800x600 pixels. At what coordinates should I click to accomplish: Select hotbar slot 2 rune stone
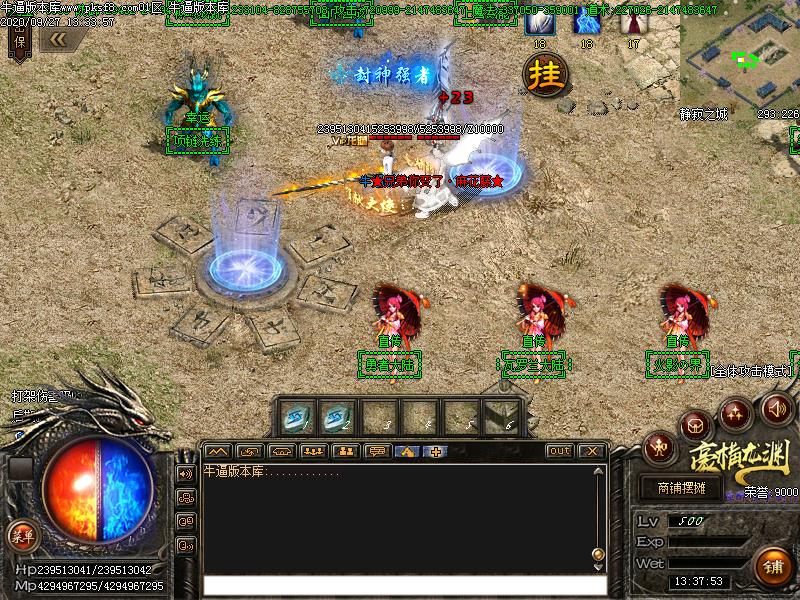click(x=339, y=416)
